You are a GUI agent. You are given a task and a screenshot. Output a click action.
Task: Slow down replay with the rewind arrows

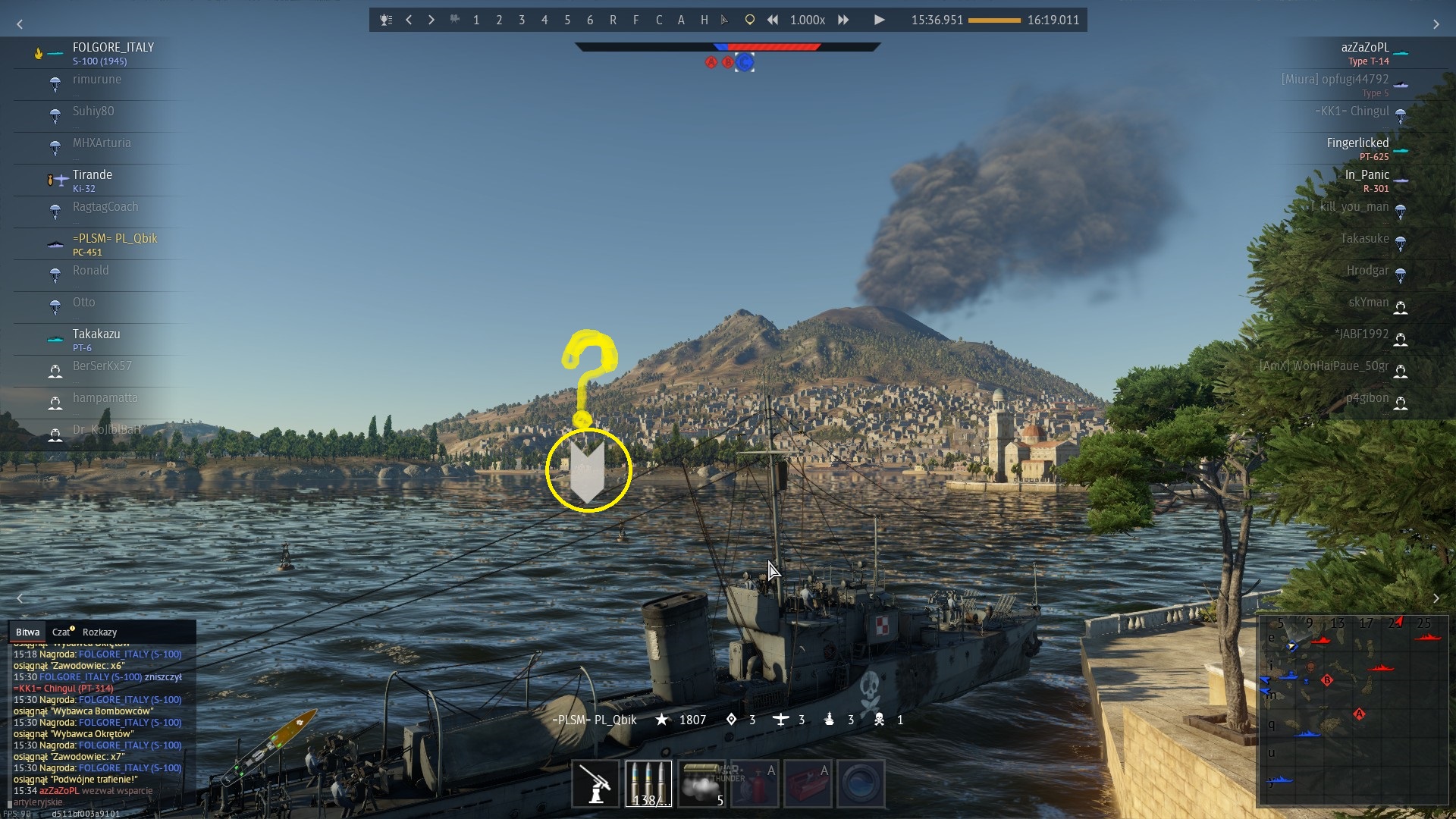772,20
